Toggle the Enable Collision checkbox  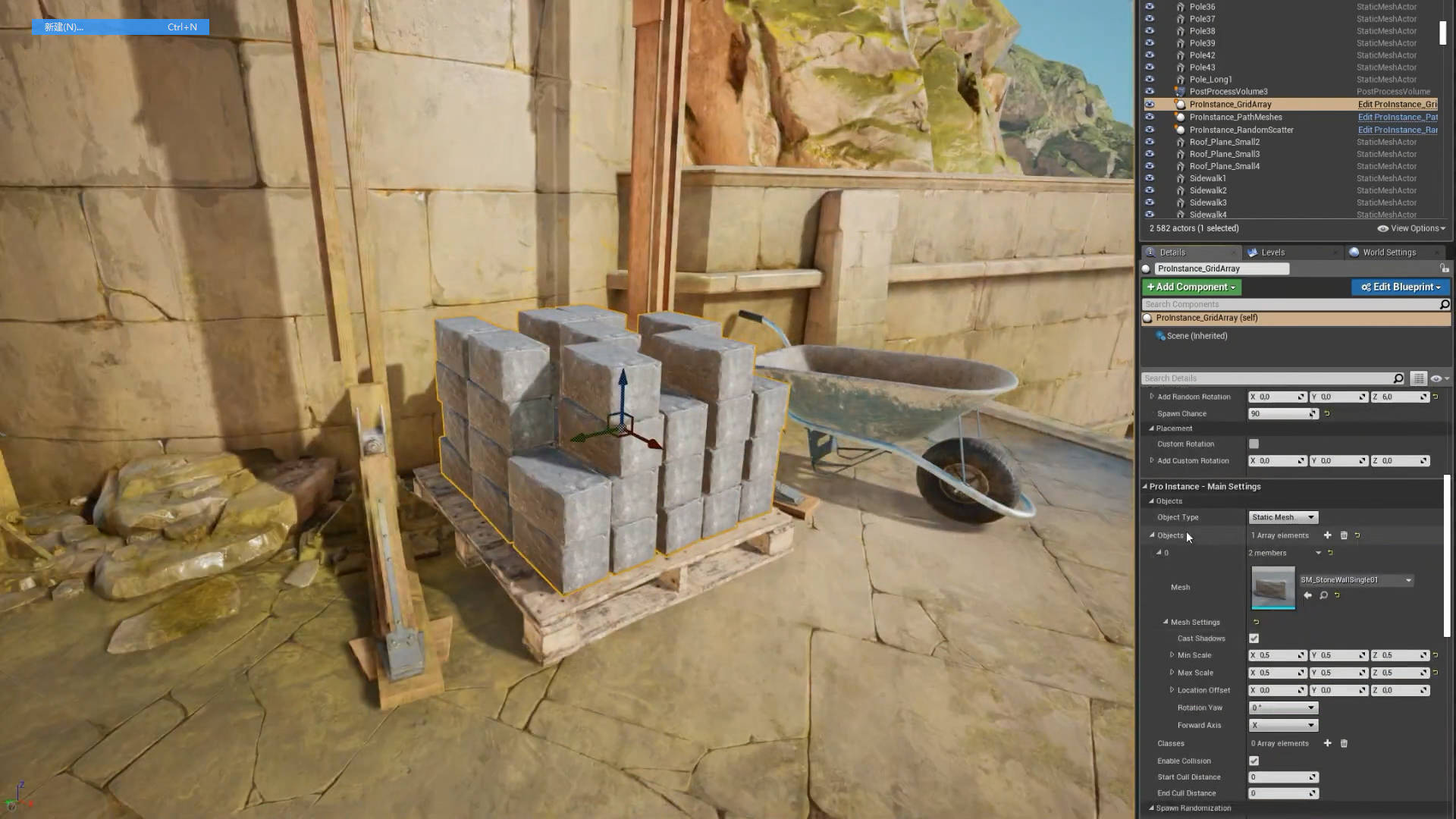point(1254,761)
